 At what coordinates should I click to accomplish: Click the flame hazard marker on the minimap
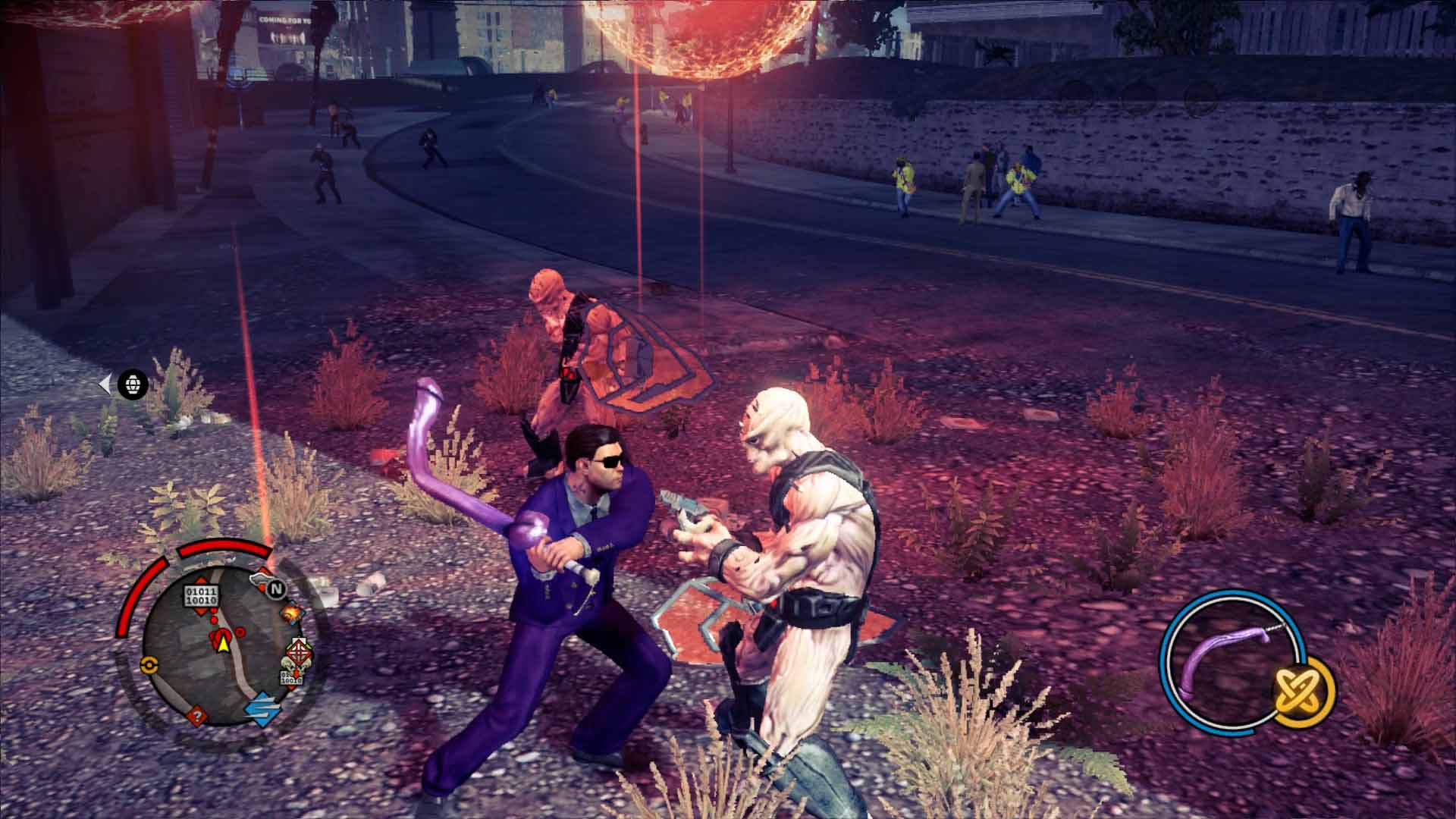(x=292, y=613)
